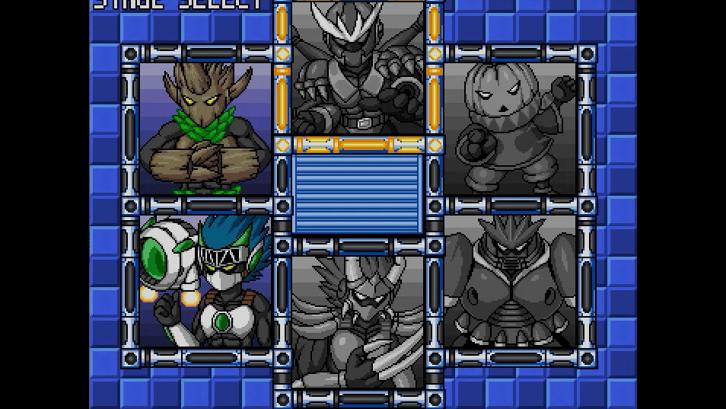
Task: Choose the grayscale winged demon boss portrait
Action: pyautogui.click(x=356, y=320)
